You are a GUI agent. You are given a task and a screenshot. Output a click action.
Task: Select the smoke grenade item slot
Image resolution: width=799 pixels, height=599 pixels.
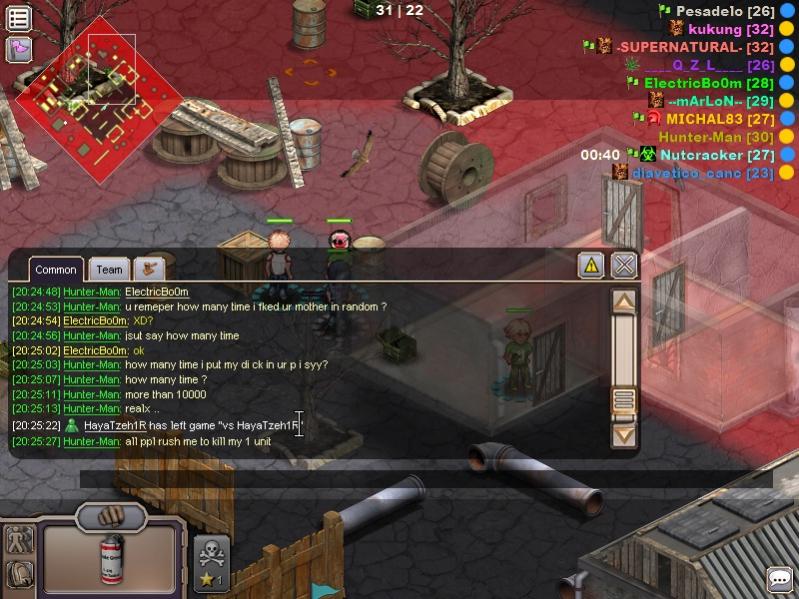coord(111,558)
